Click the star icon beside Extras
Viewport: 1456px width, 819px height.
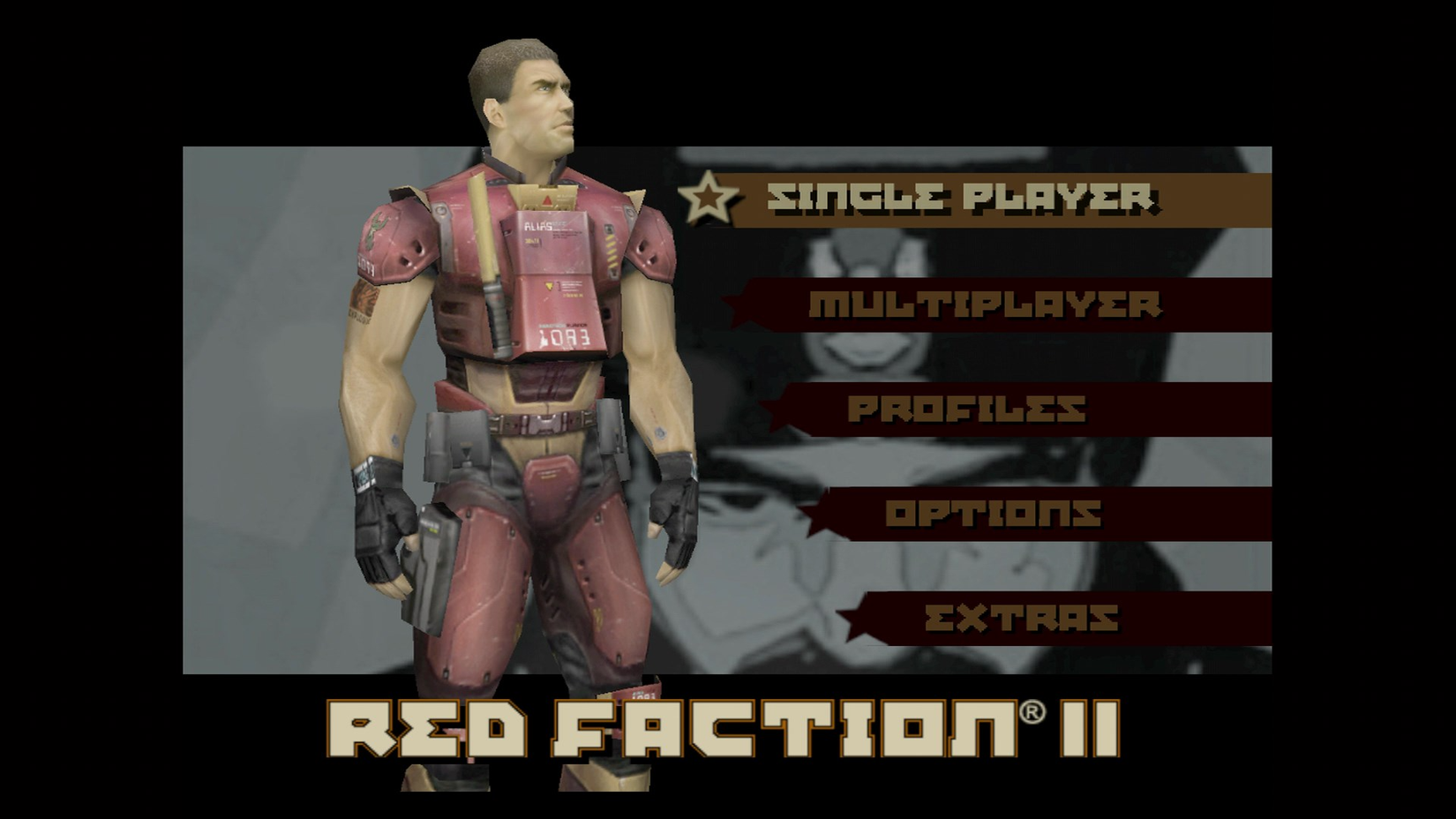(860, 617)
